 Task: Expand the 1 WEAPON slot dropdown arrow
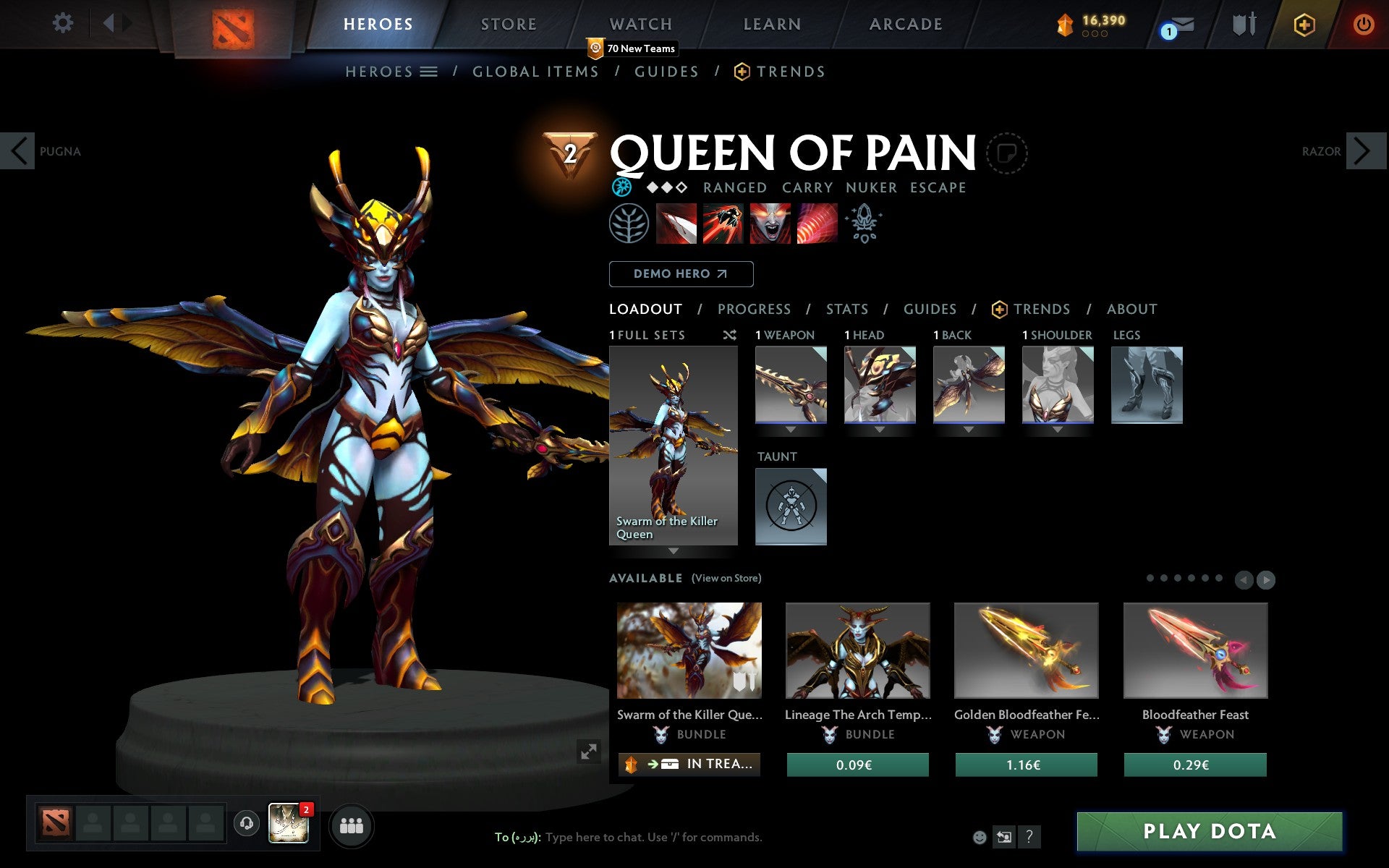791,430
